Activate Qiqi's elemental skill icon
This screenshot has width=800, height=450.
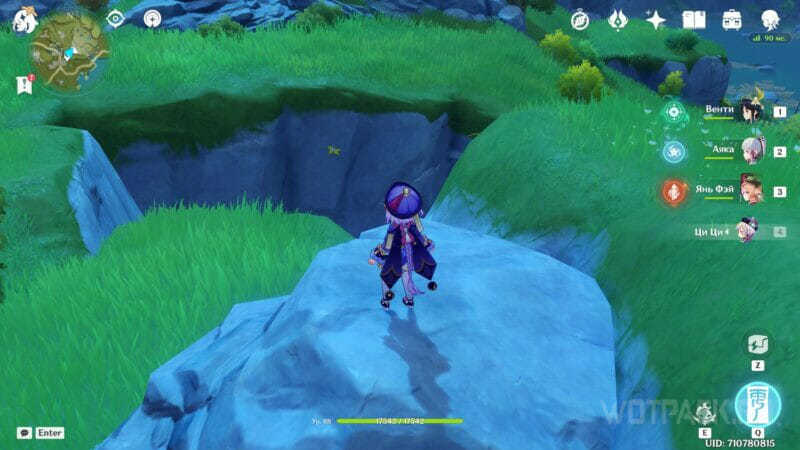707,411
